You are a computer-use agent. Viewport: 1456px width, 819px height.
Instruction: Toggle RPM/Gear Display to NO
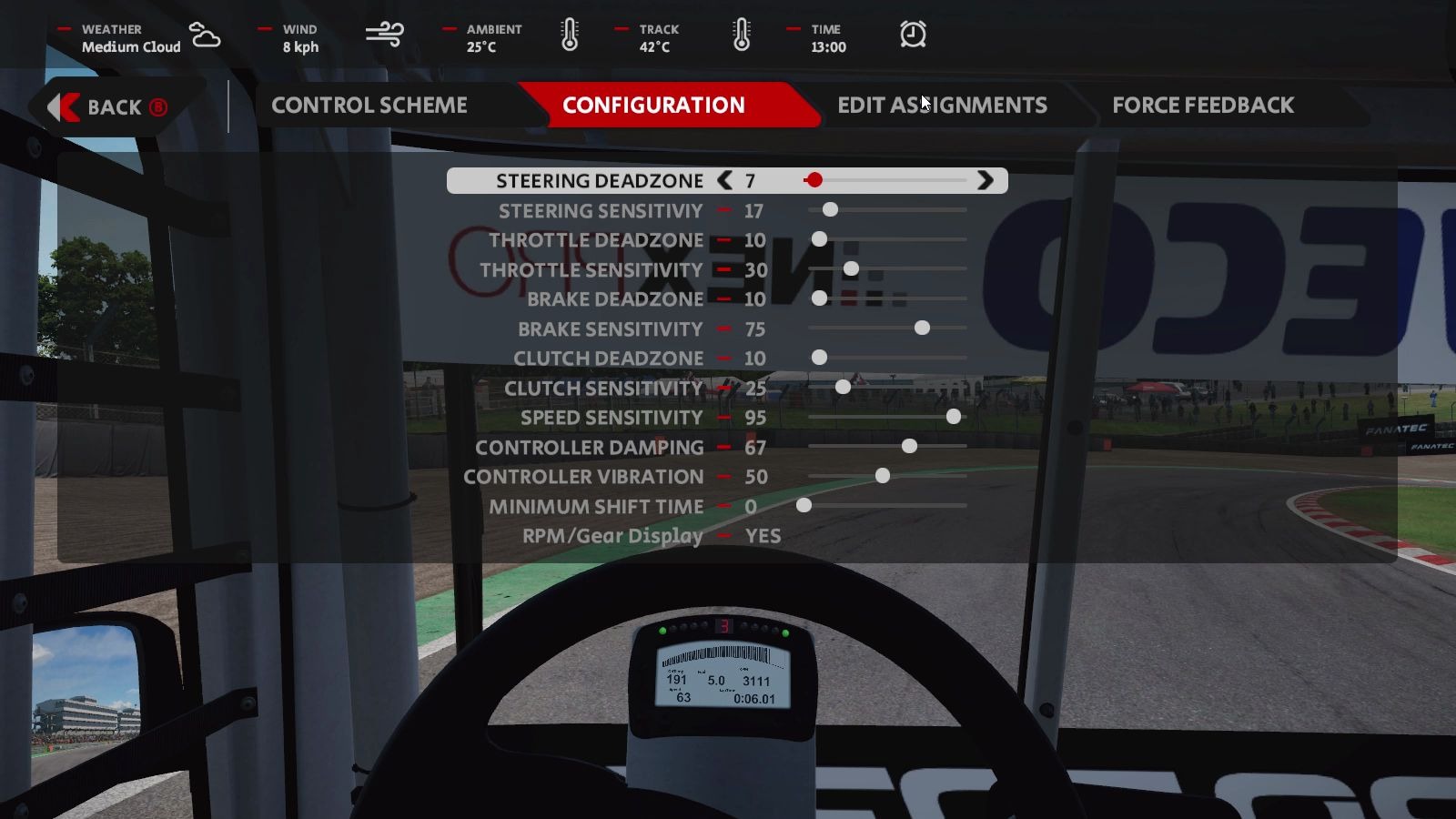763,536
